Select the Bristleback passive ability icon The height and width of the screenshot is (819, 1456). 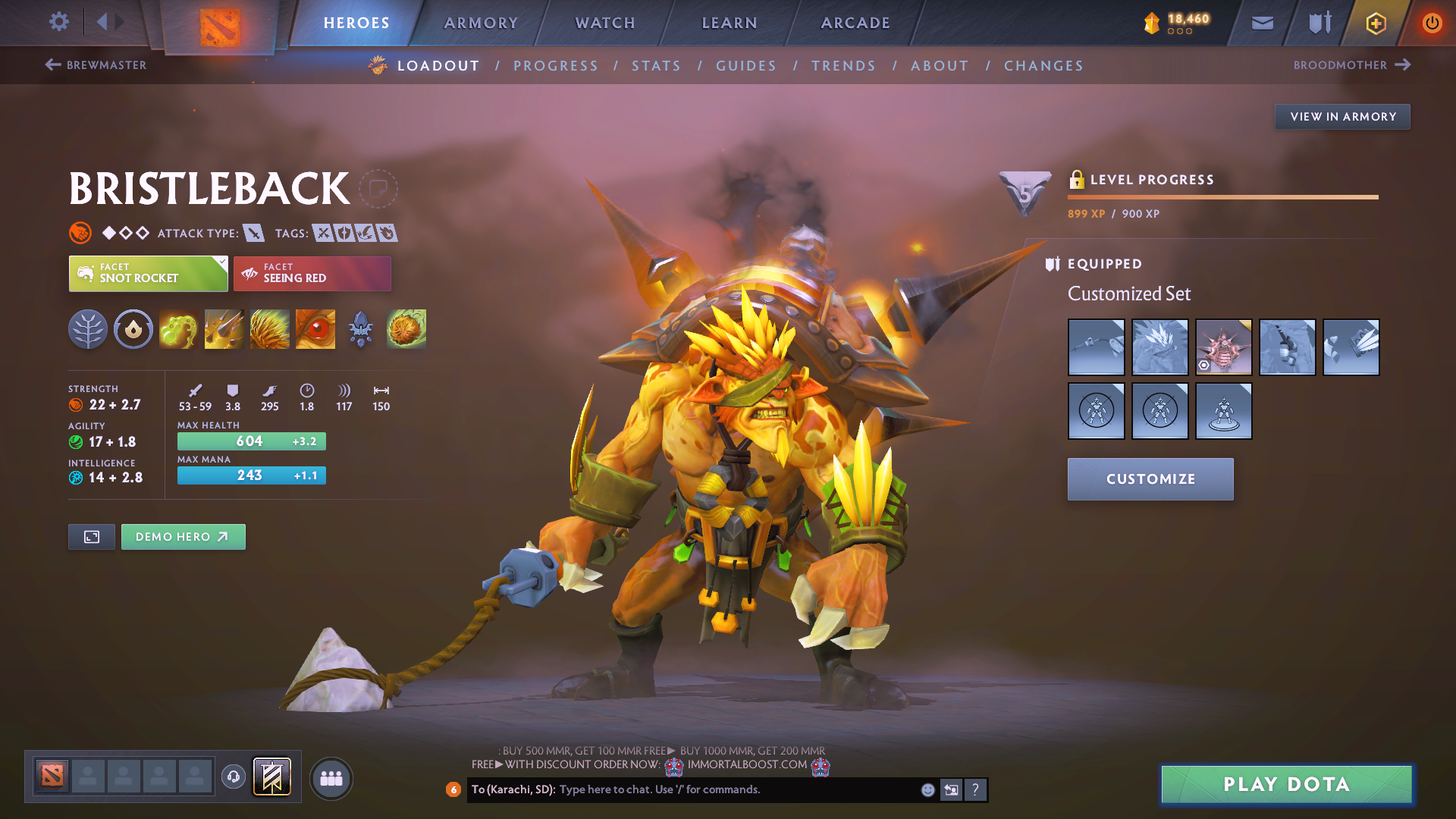pyautogui.click(x=269, y=329)
